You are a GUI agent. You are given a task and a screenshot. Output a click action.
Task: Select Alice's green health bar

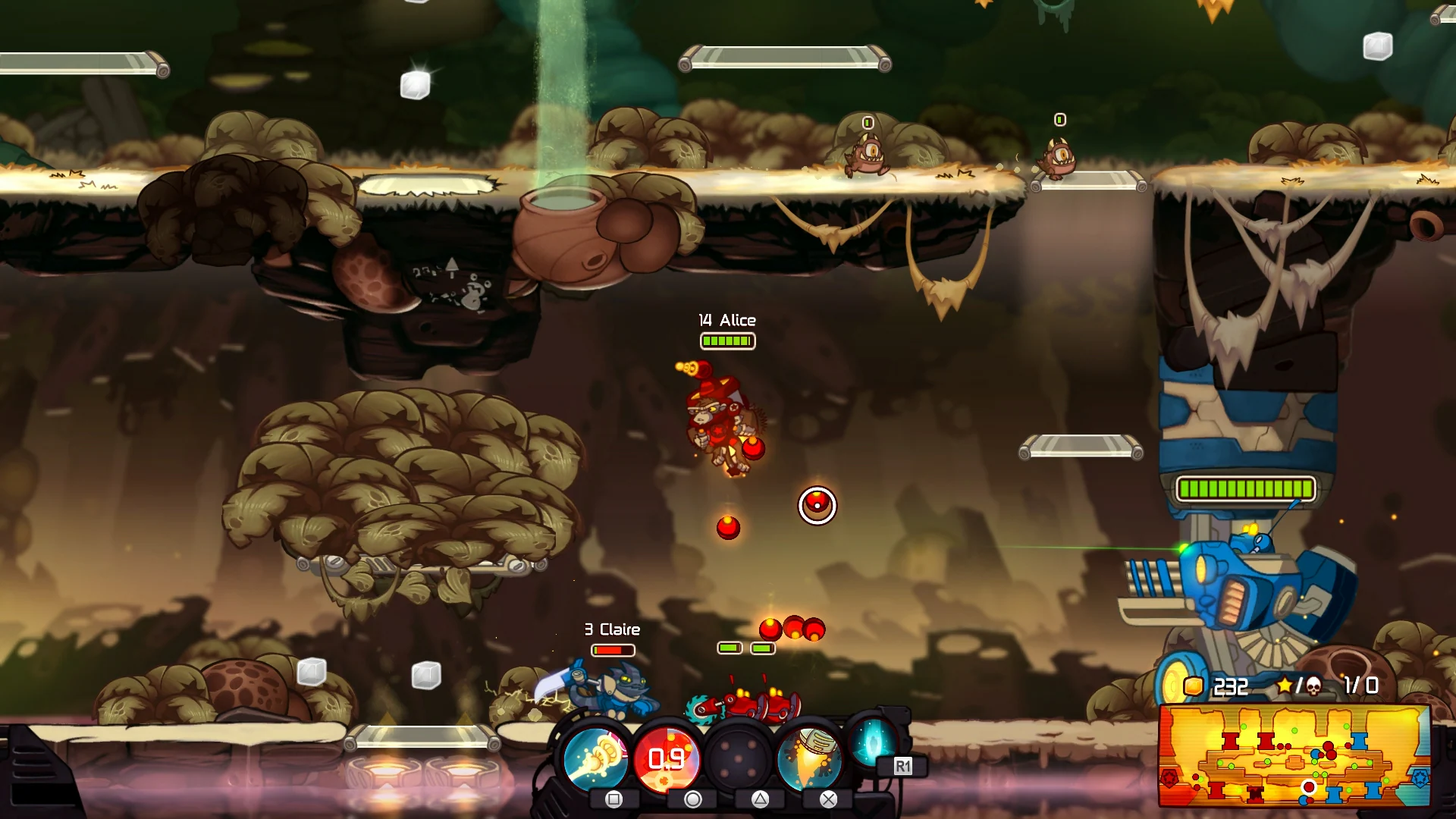(x=726, y=341)
